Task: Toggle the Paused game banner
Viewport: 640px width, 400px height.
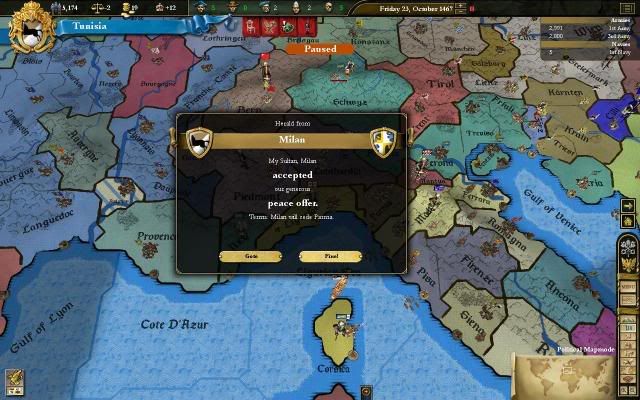Action: 319,48
